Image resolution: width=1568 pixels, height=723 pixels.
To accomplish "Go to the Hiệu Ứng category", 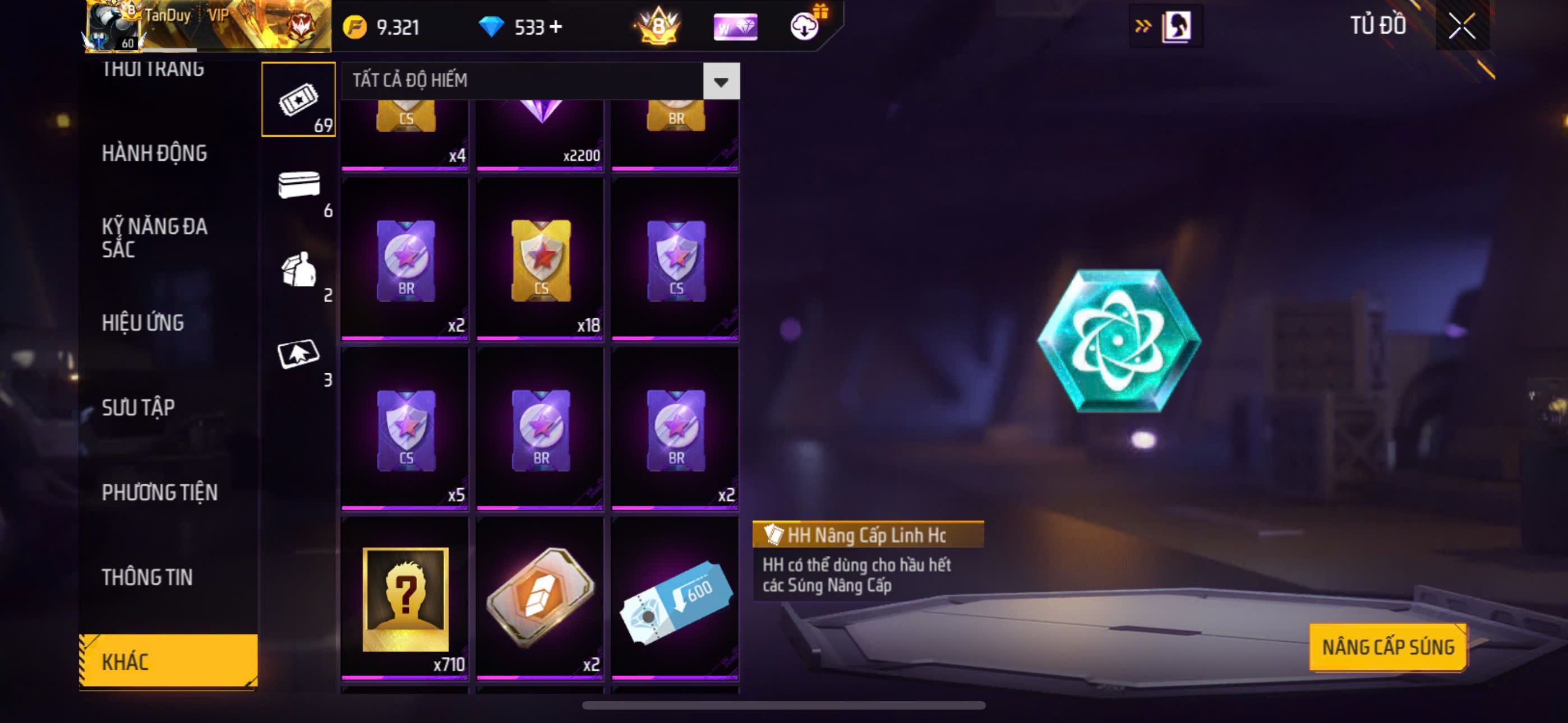I will tap(143, 323).
